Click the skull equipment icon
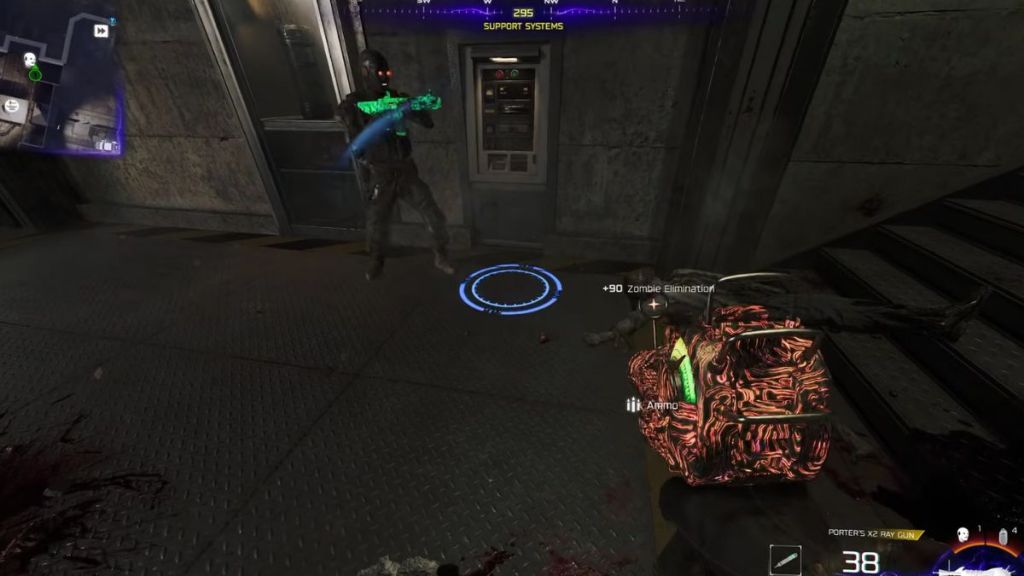 (x=963, y=535)
